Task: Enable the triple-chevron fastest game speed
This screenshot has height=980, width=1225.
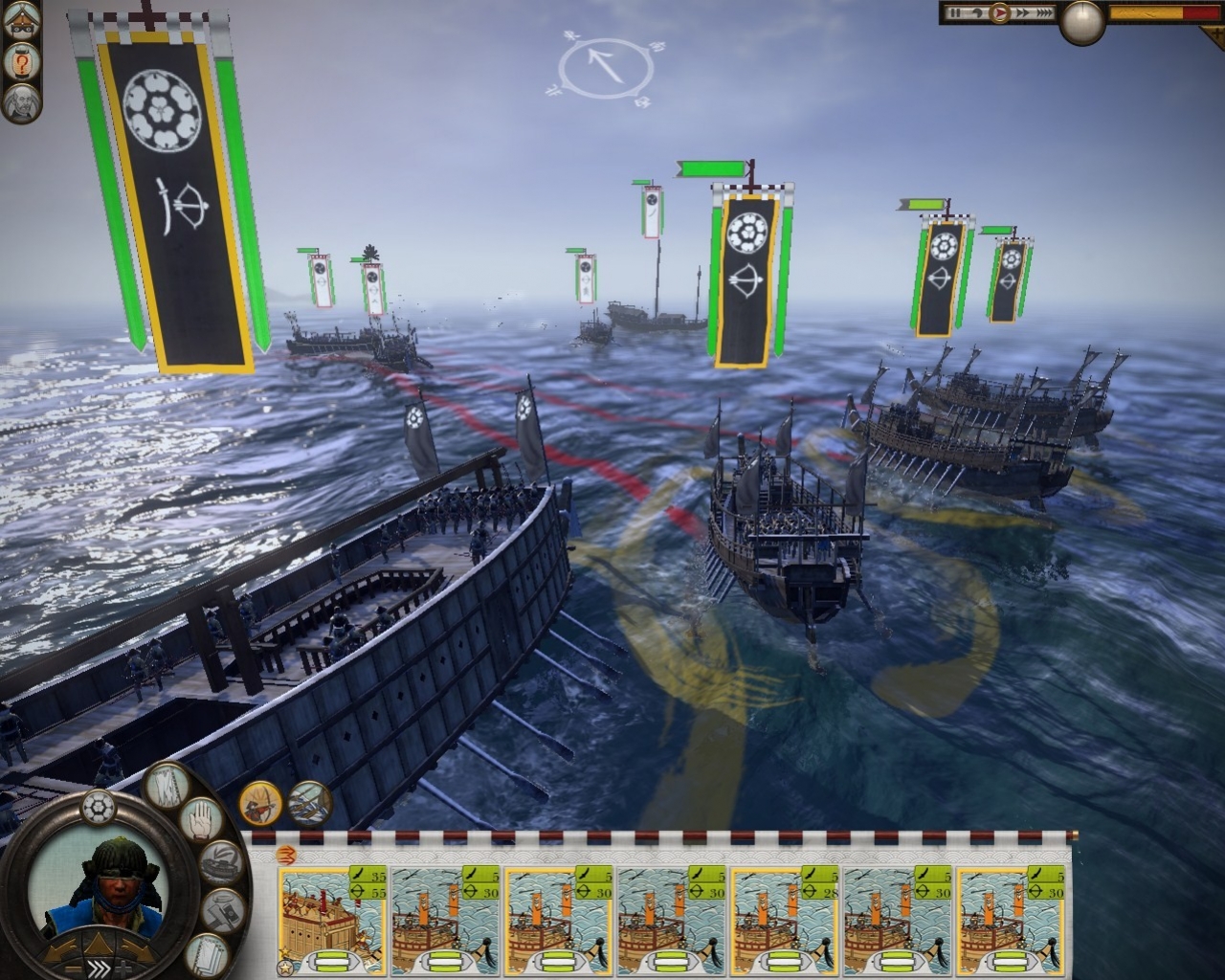Action: [1045, 12]
